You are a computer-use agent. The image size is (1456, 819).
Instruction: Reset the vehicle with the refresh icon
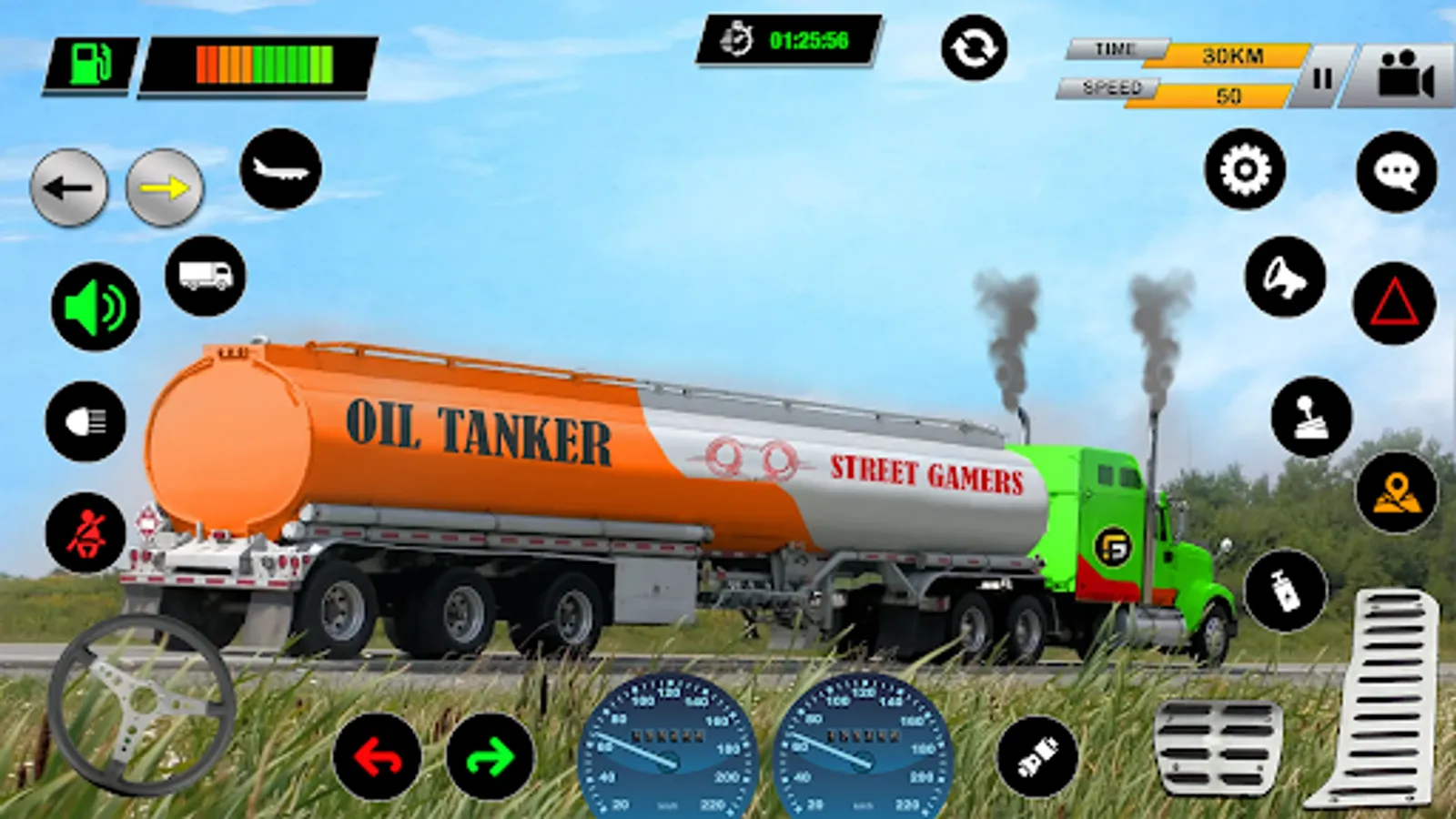974,47
